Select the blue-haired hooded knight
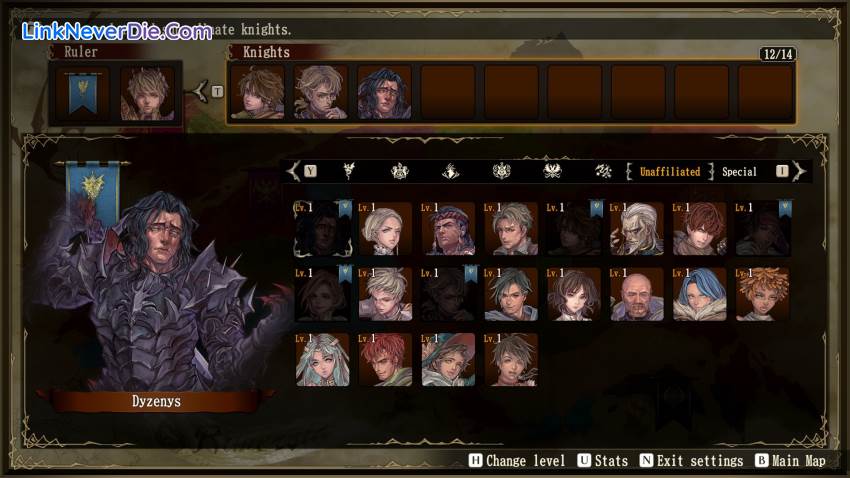 [699, 294]
